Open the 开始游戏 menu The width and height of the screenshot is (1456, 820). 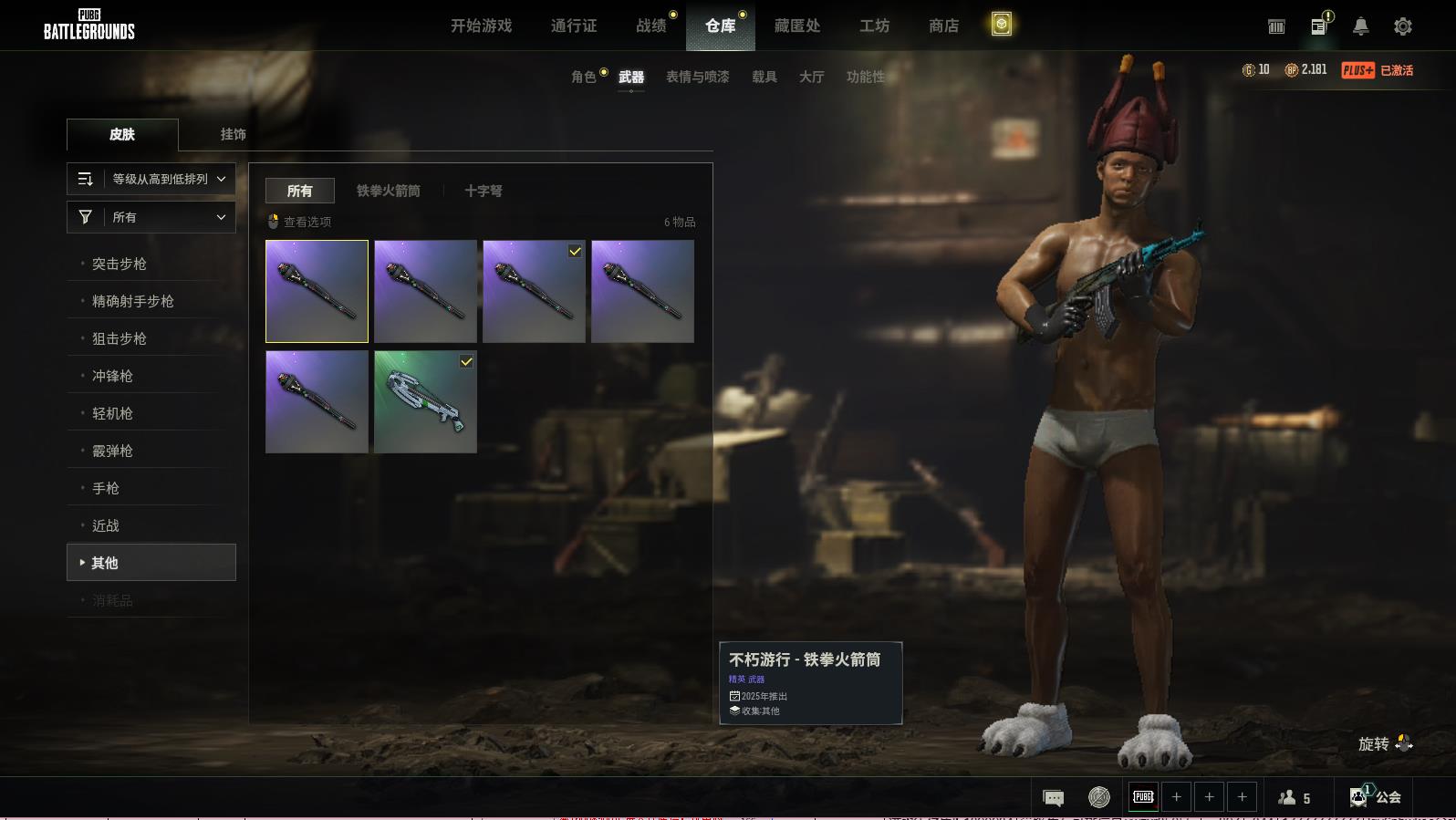[481, 26]
